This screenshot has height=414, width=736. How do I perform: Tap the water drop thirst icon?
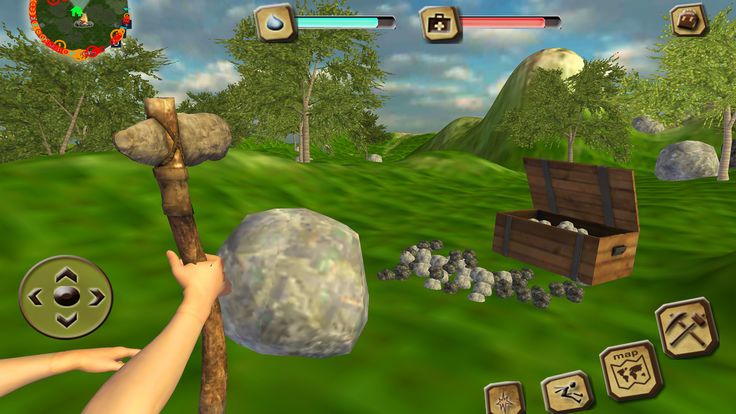pyautogui.click(x=274, y=22)
